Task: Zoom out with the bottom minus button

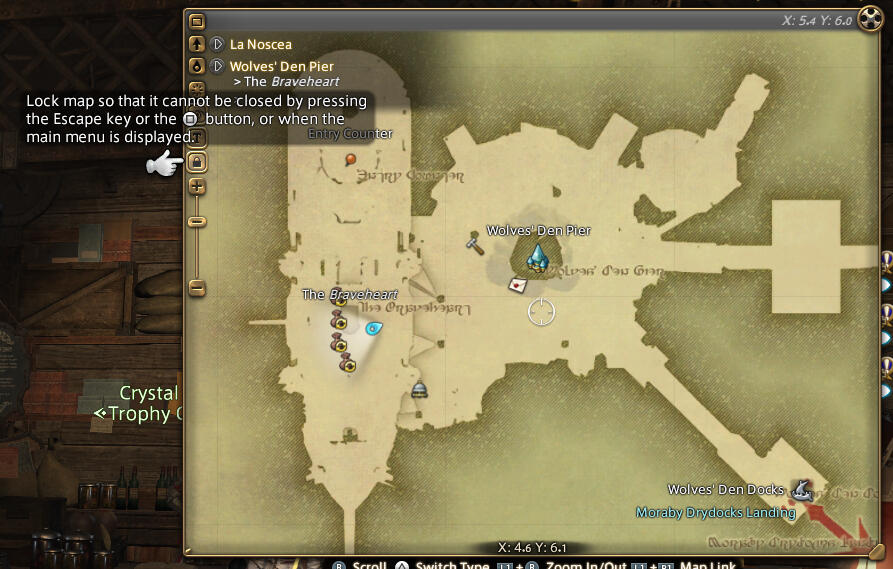Action: tap(197, 288)
